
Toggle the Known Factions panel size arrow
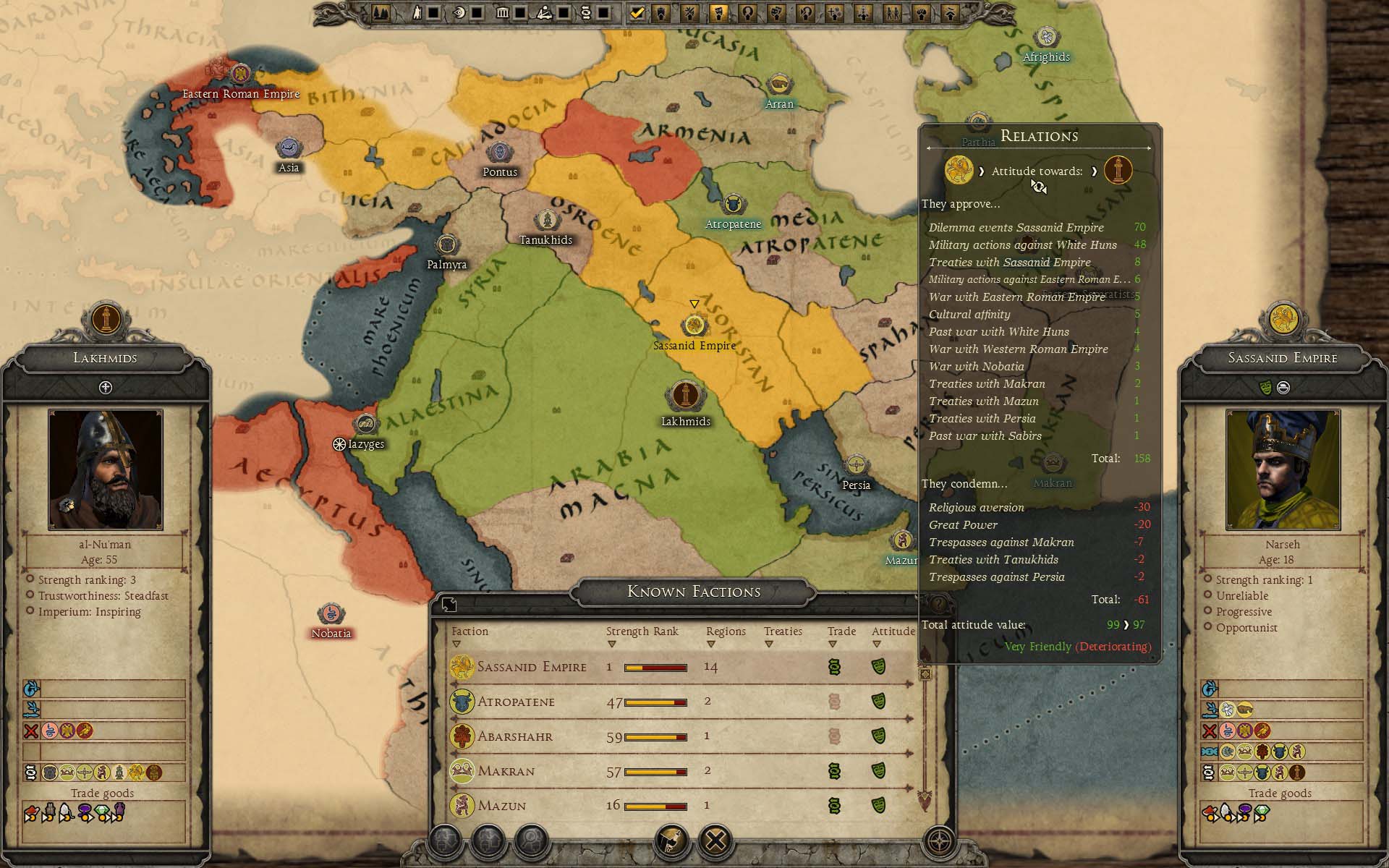point(449,605)
